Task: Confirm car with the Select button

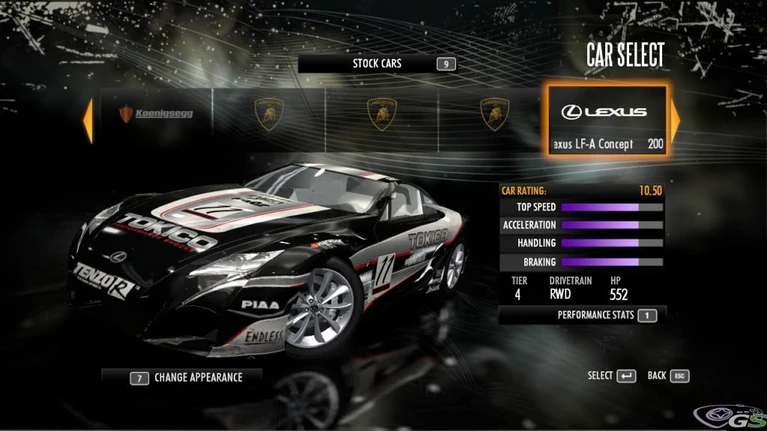Action: pyautogui.click(x=612, y=376)
